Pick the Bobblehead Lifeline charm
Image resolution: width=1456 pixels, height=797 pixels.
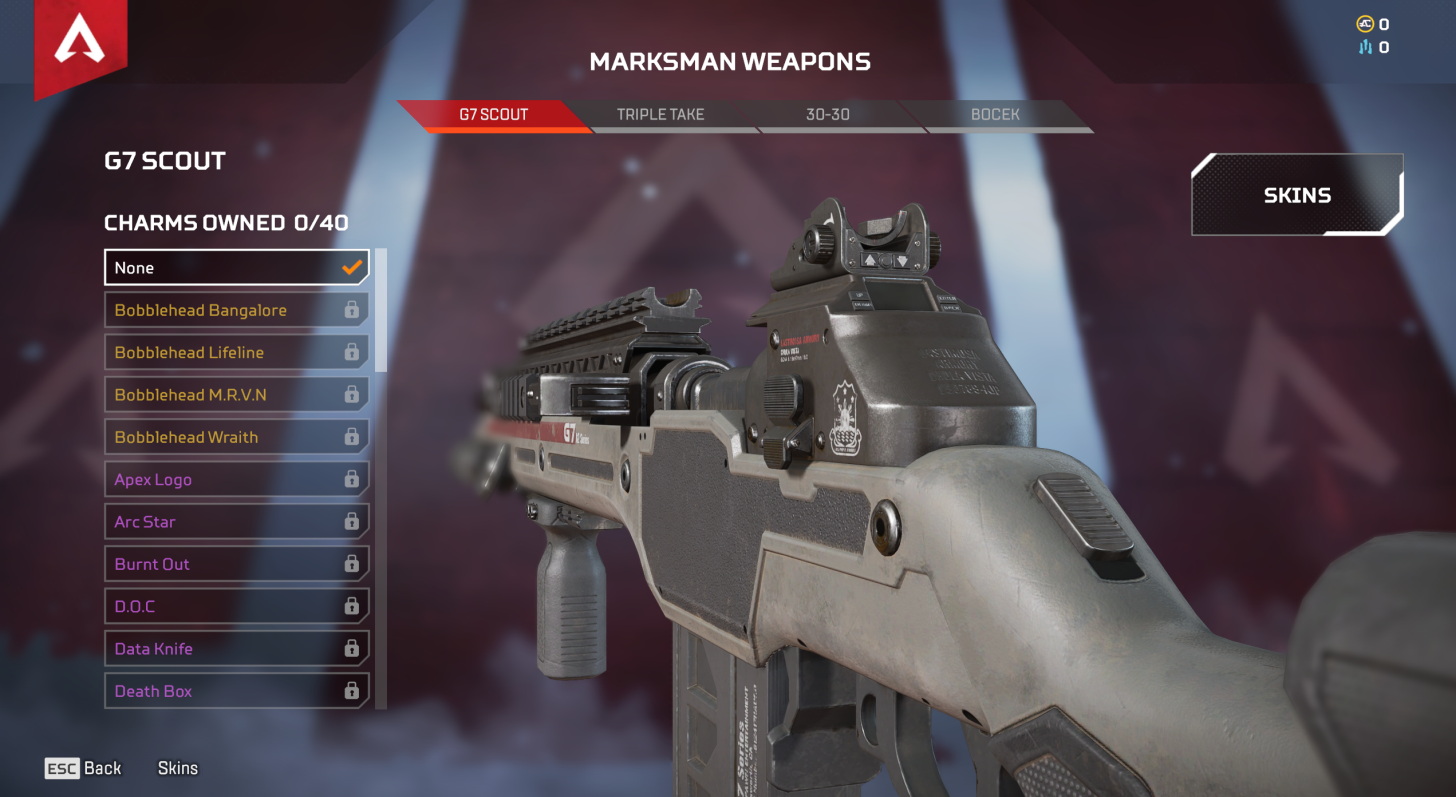237,352
